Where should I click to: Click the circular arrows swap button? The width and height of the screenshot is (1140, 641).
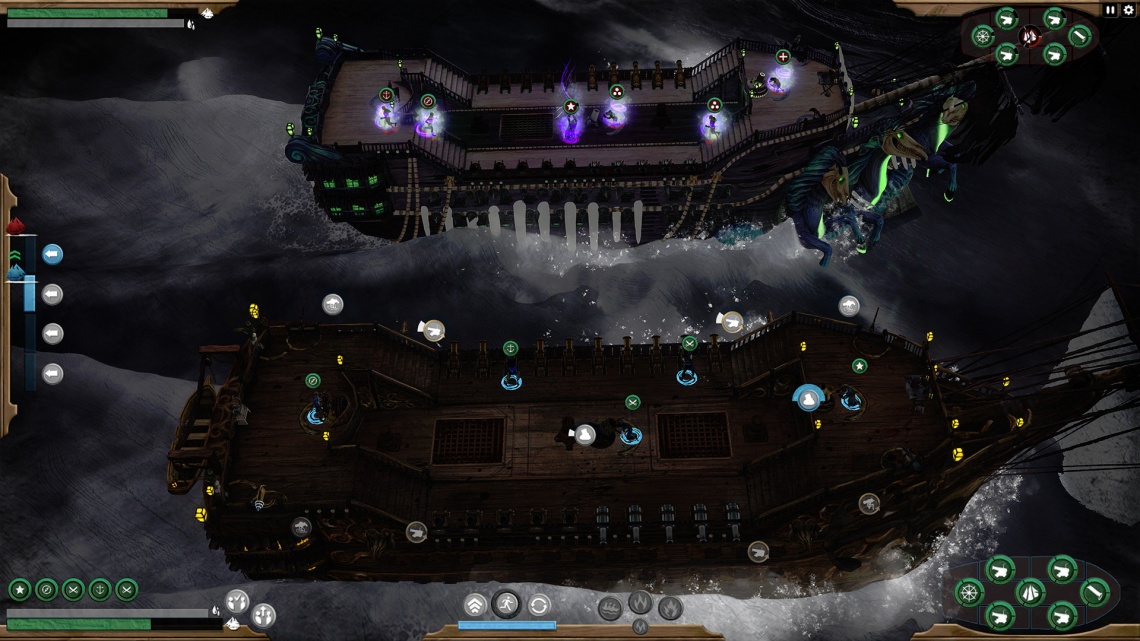click(539, 605)
